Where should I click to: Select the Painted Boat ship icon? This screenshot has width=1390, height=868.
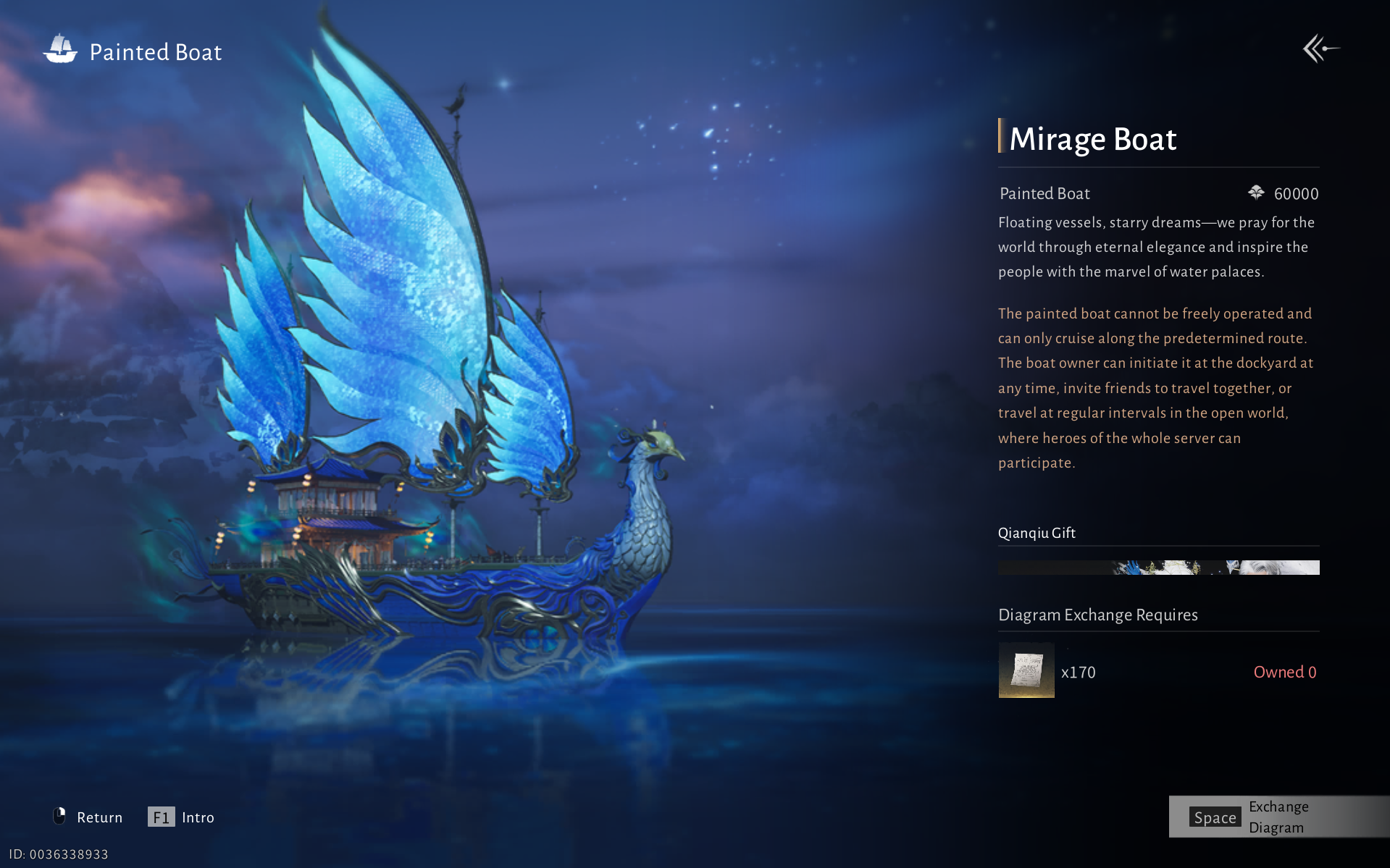(61, 49)
